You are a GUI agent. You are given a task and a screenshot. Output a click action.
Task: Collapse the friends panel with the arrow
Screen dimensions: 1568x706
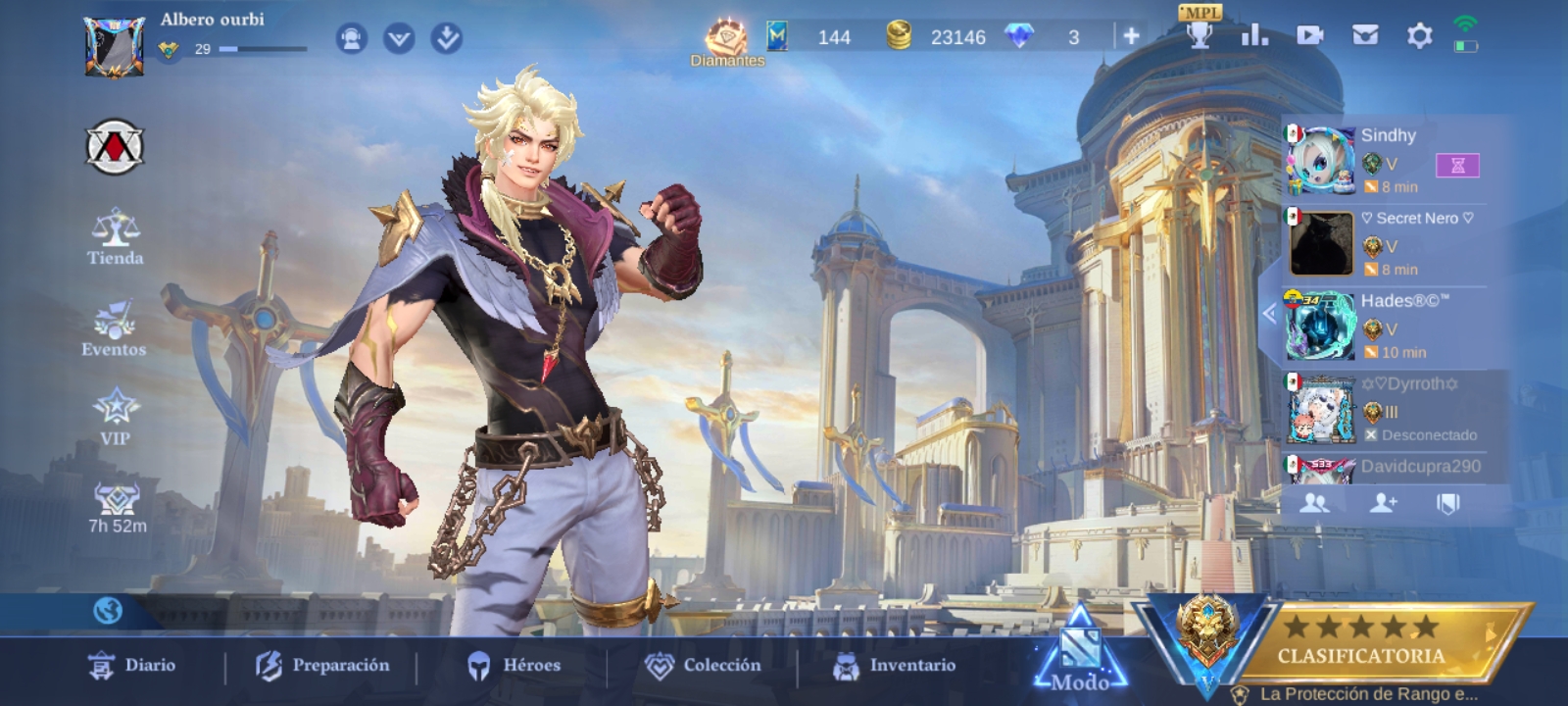coord(1269,314)
